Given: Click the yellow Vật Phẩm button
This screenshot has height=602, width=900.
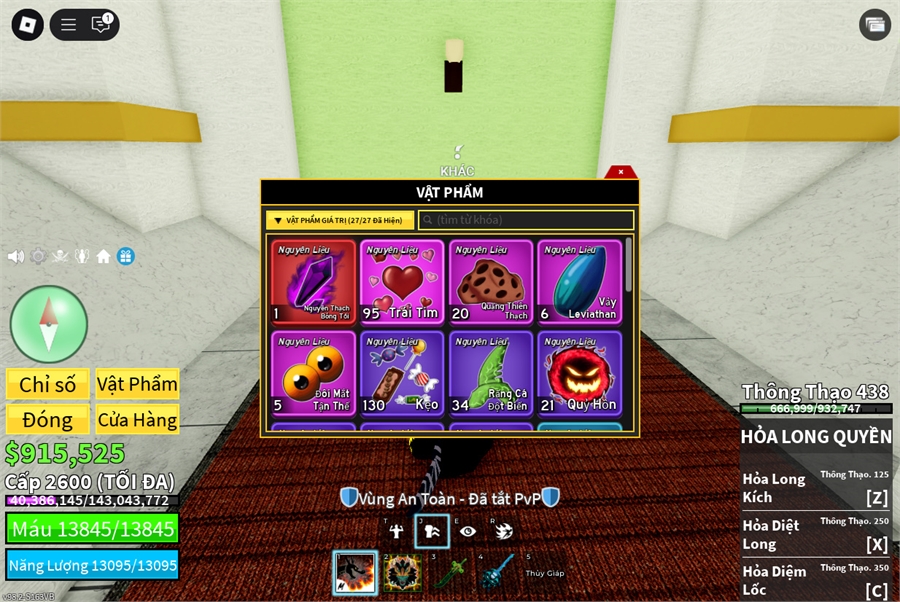Looking at the screenshot, I should pos(138,385).
